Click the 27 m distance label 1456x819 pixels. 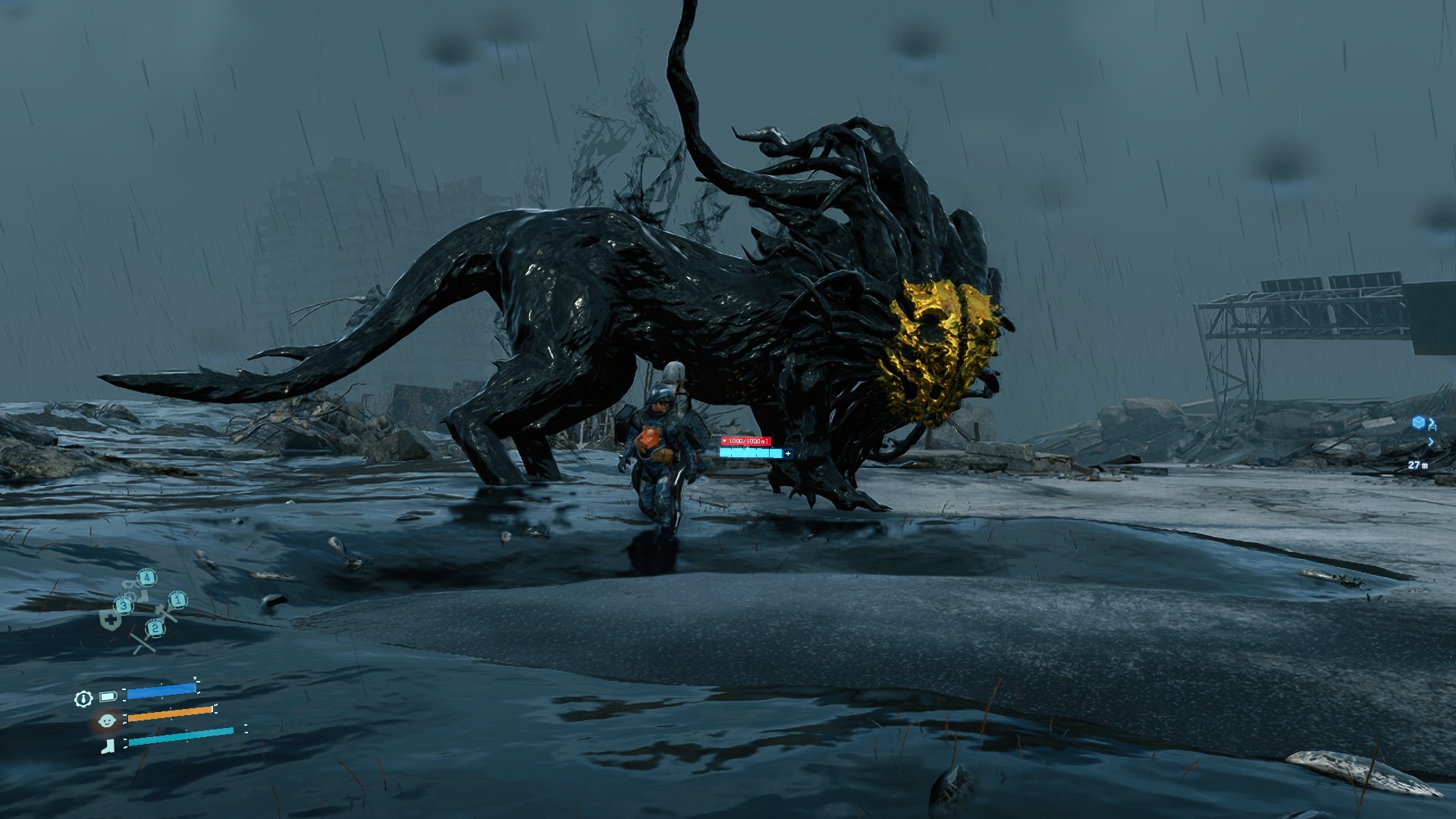tap(1418, 465)
